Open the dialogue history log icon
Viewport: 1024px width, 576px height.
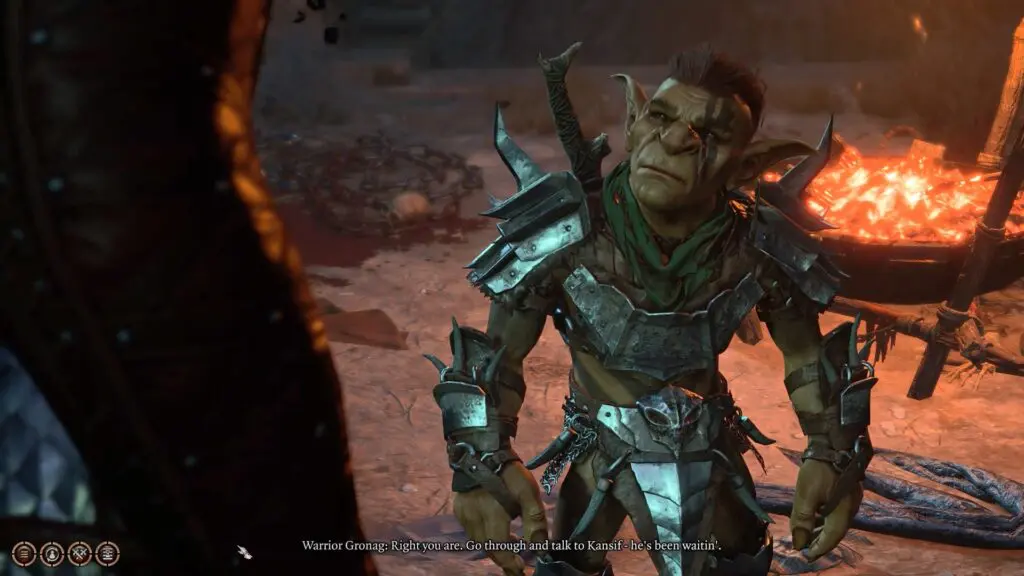[24, 553]
